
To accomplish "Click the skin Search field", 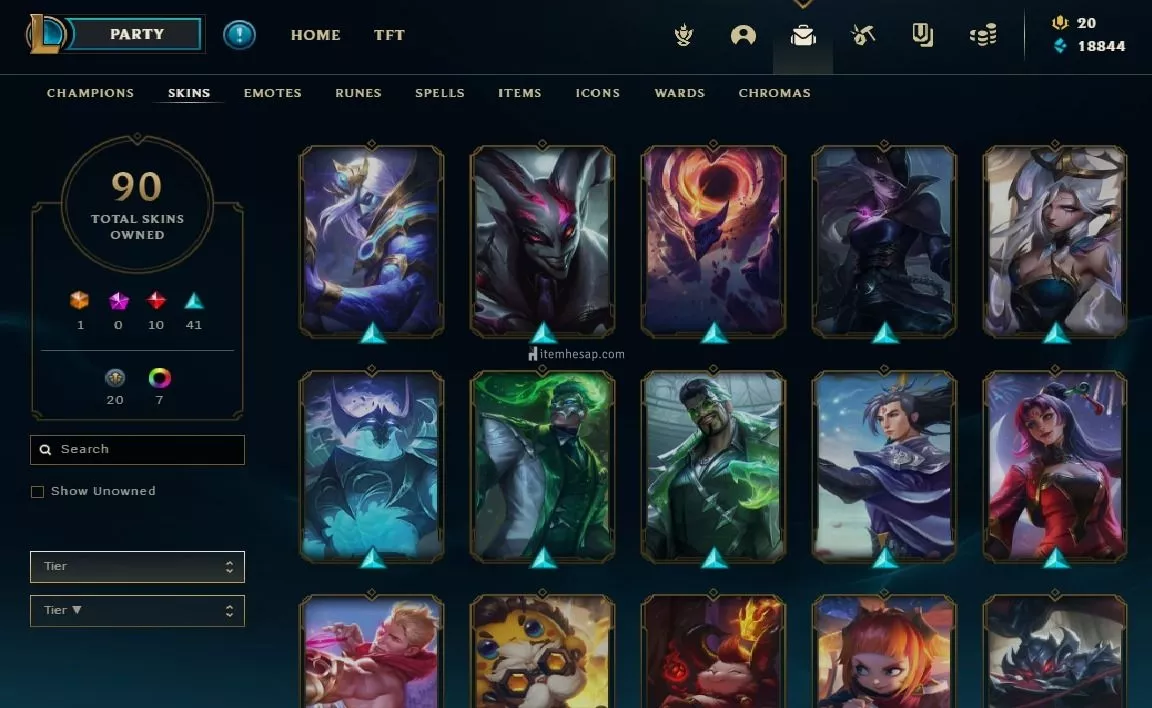I will click(138, 450).
